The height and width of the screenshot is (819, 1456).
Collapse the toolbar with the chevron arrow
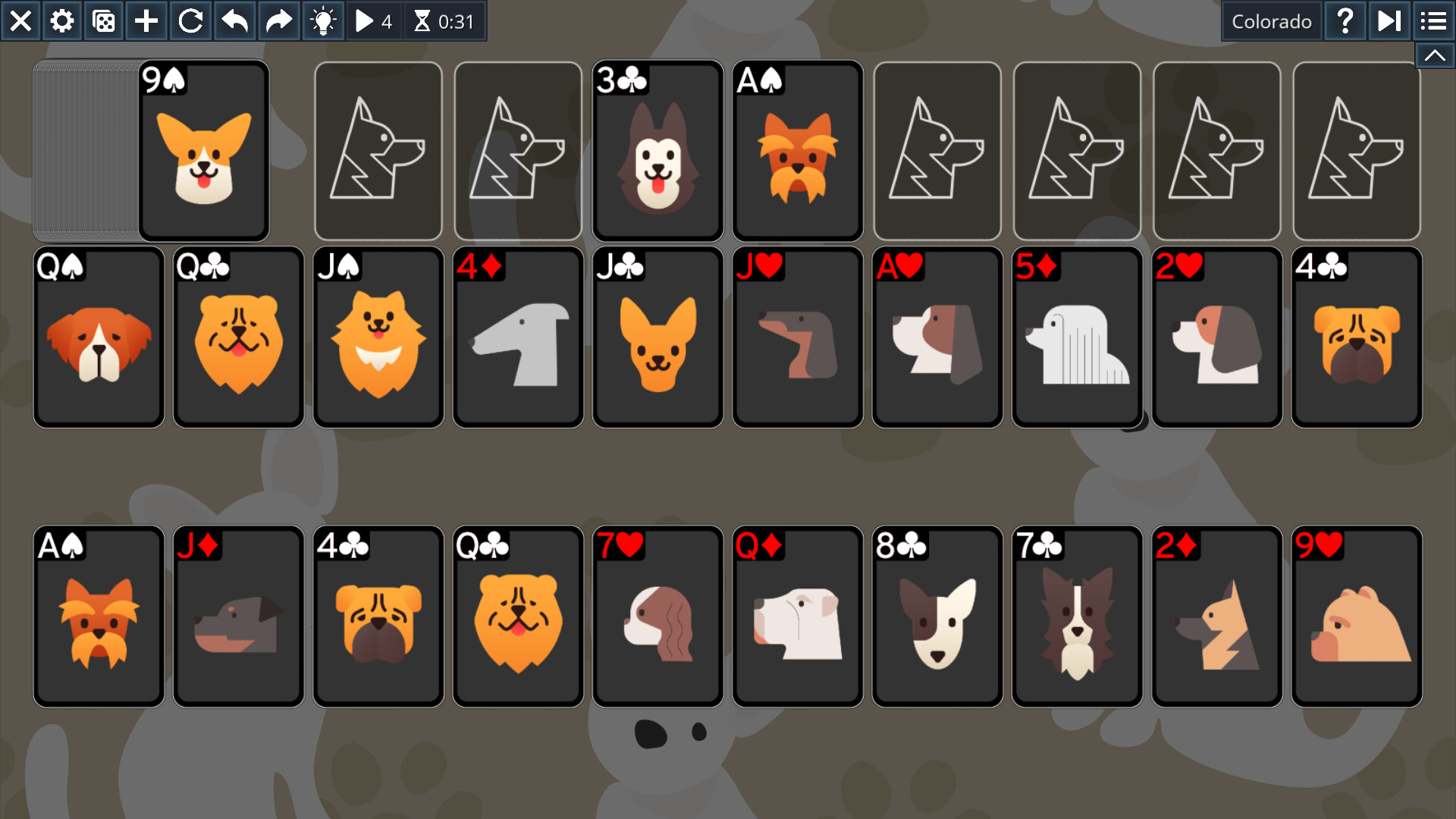click(x=1435, y=55)
